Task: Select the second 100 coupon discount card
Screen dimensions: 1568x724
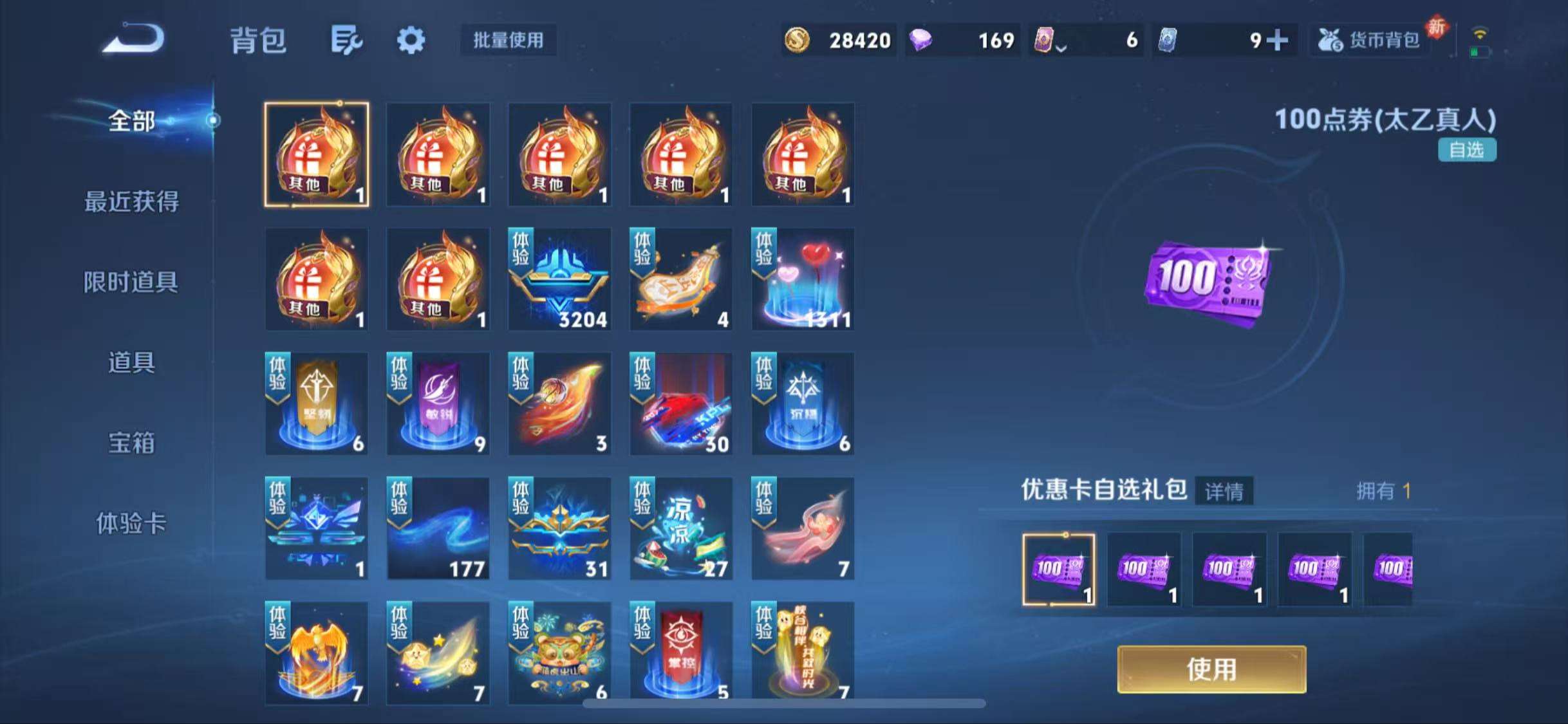Action: 1144,571
